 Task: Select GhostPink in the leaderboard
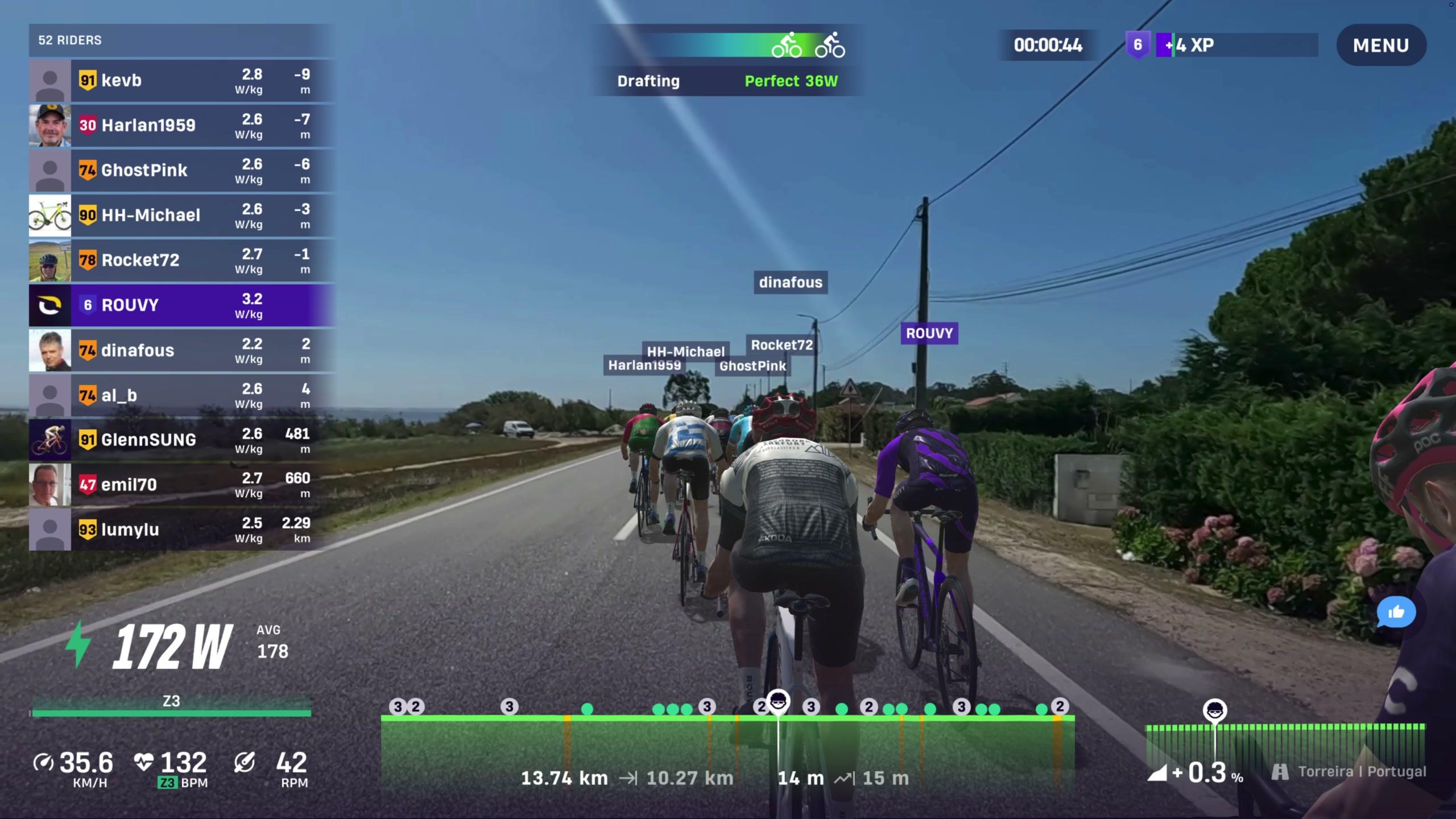(182, 171)
